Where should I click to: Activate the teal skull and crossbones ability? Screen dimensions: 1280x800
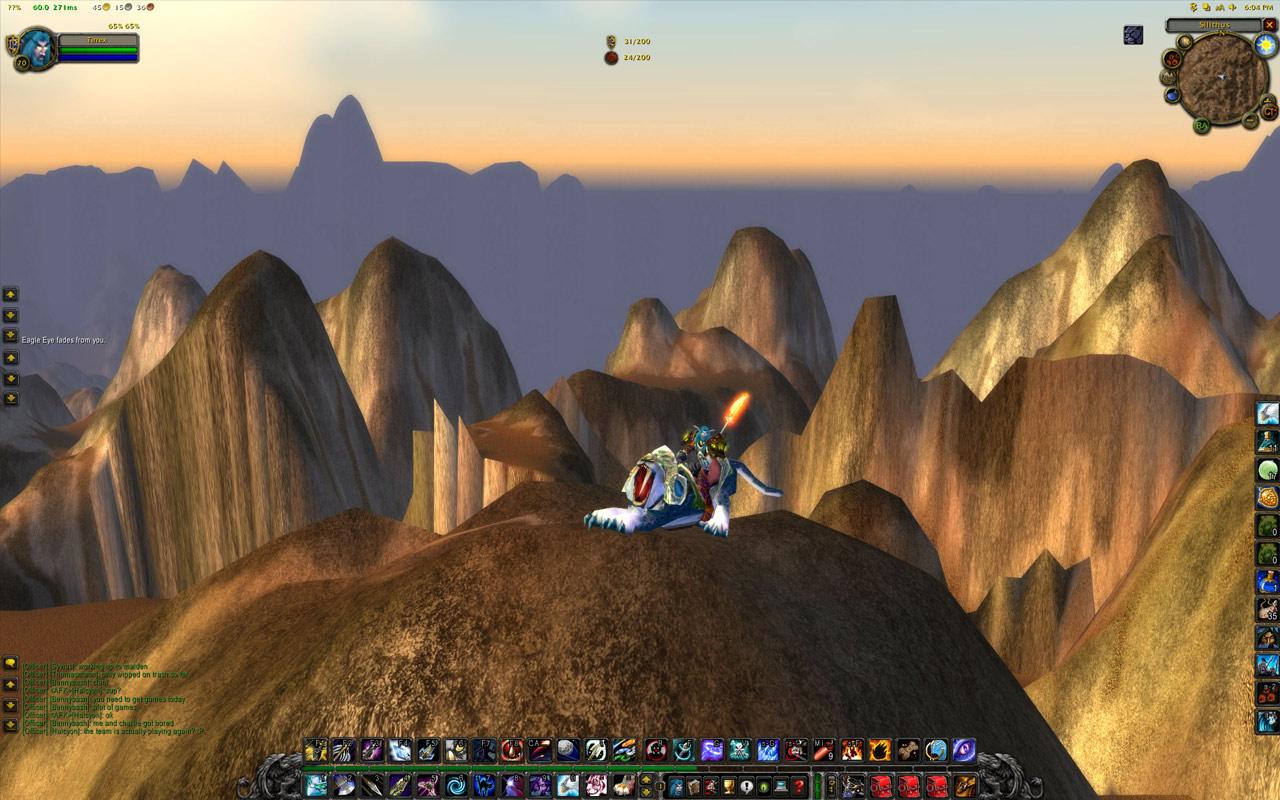click(740, 749)
